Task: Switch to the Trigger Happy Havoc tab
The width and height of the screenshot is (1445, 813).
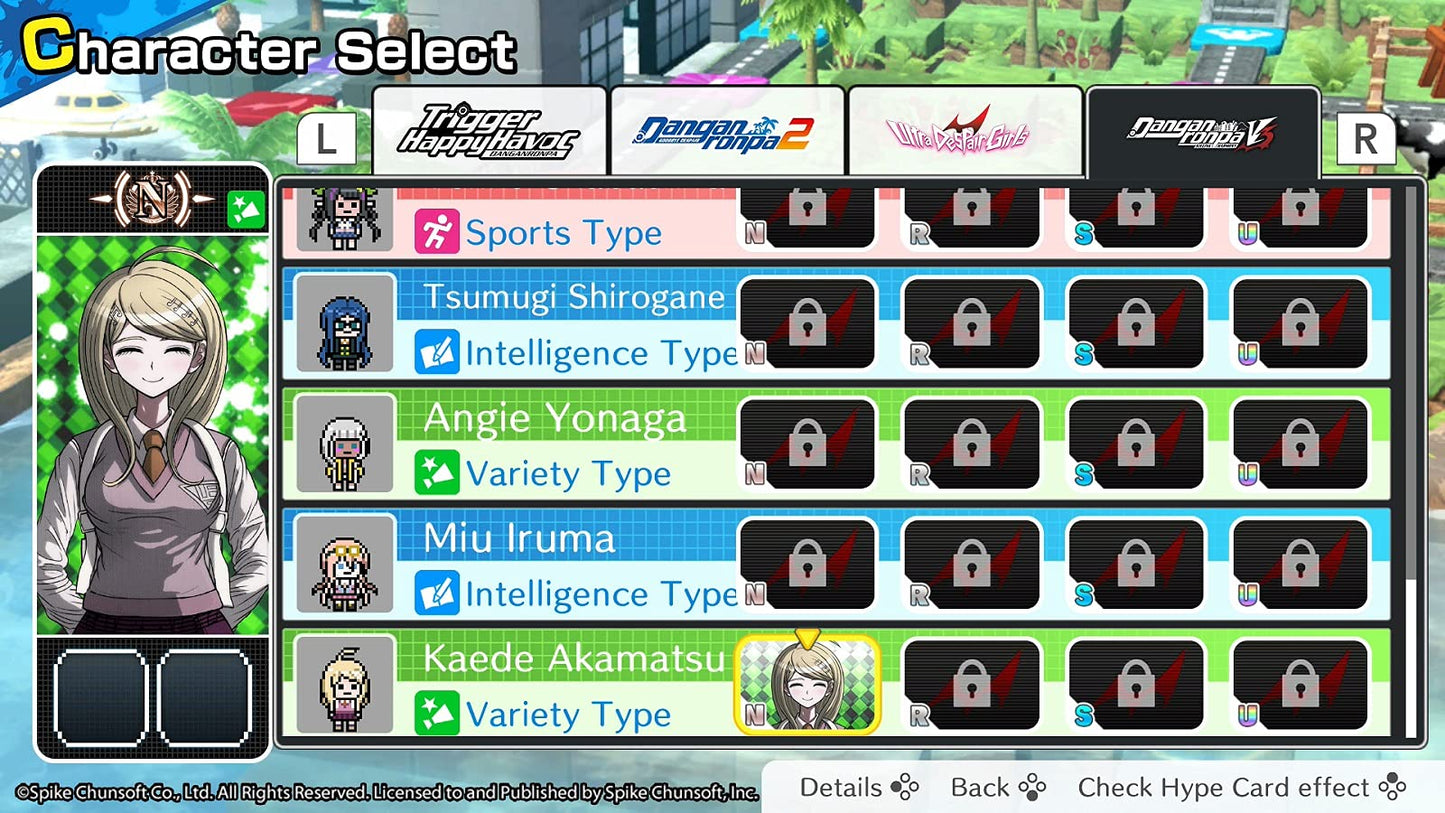Action: click(x=489, y=130)
